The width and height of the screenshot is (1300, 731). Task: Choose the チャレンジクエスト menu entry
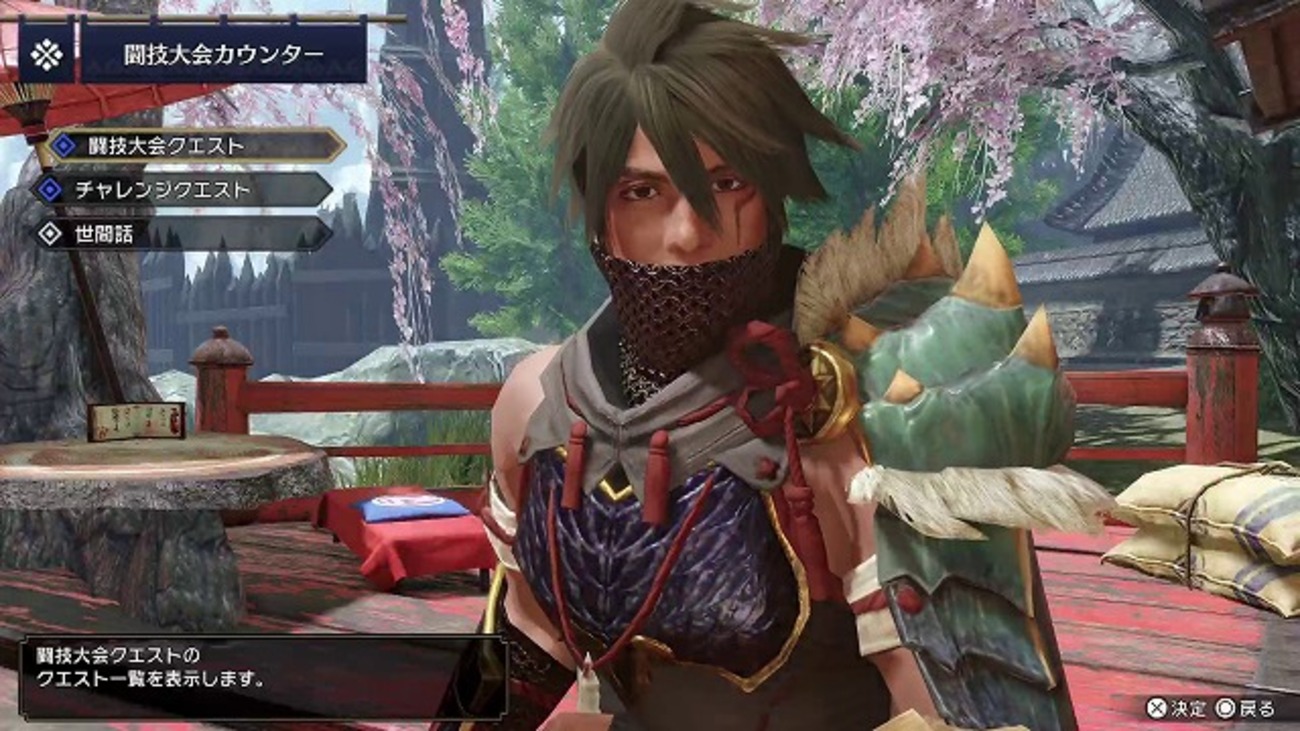click(185, 190)
